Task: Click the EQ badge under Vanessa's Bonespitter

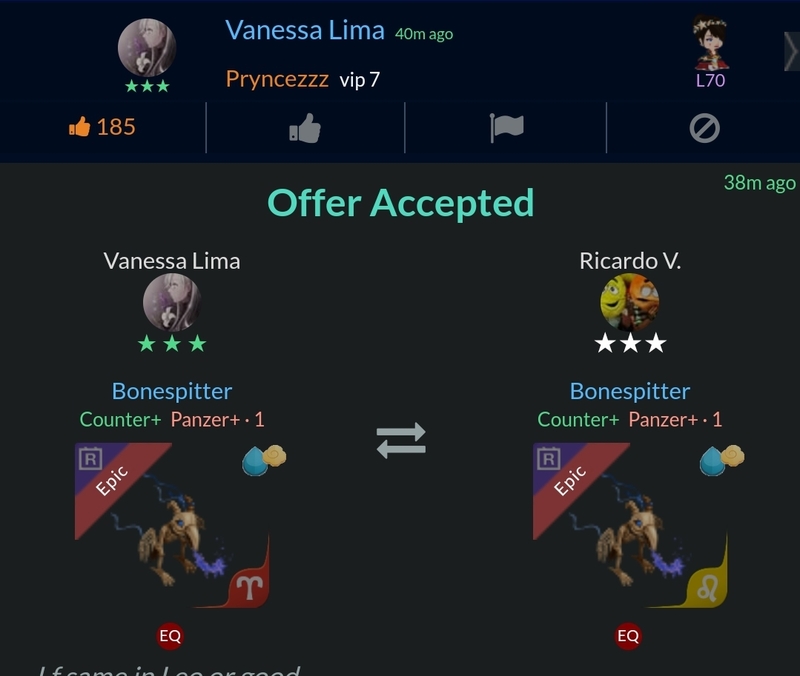Action: (170, 635)
